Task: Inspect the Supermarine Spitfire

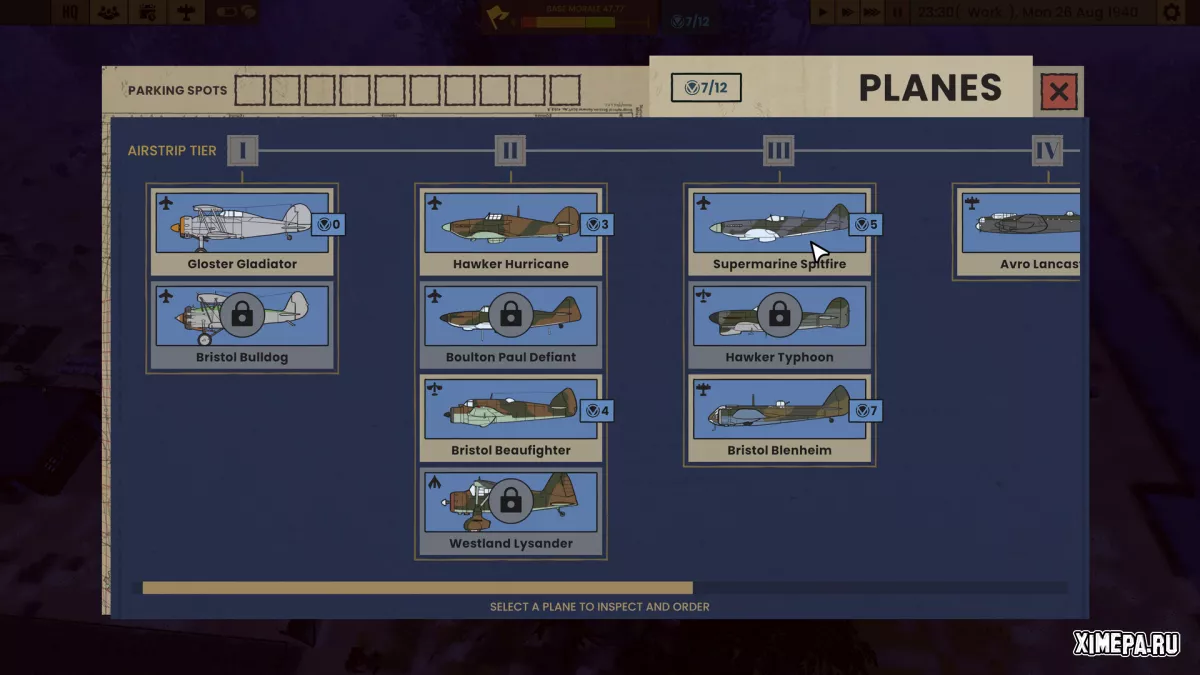Action: point(778,231)
